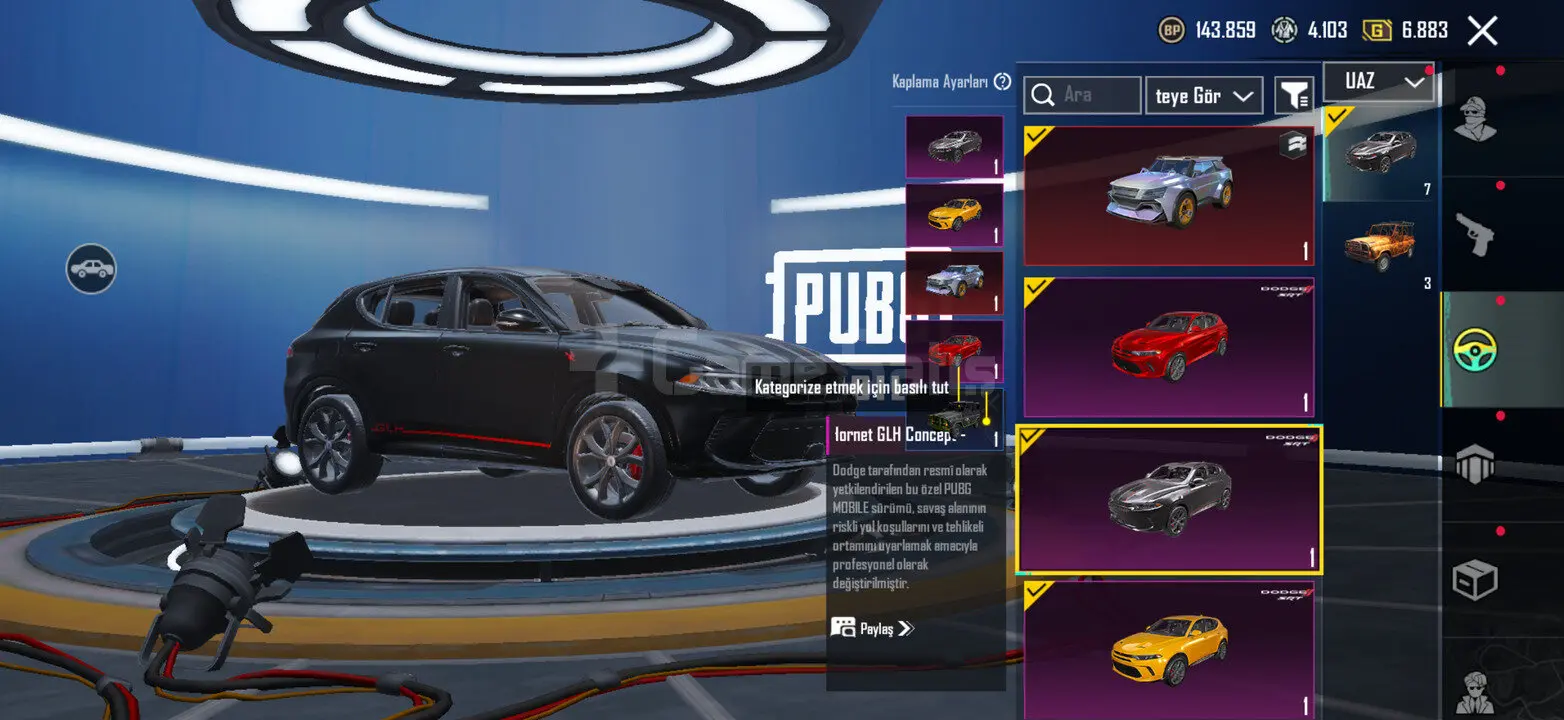Select the orange UAZ jeep type
Viewport: 1564px width, 720px height.
tap(1380, 245)
